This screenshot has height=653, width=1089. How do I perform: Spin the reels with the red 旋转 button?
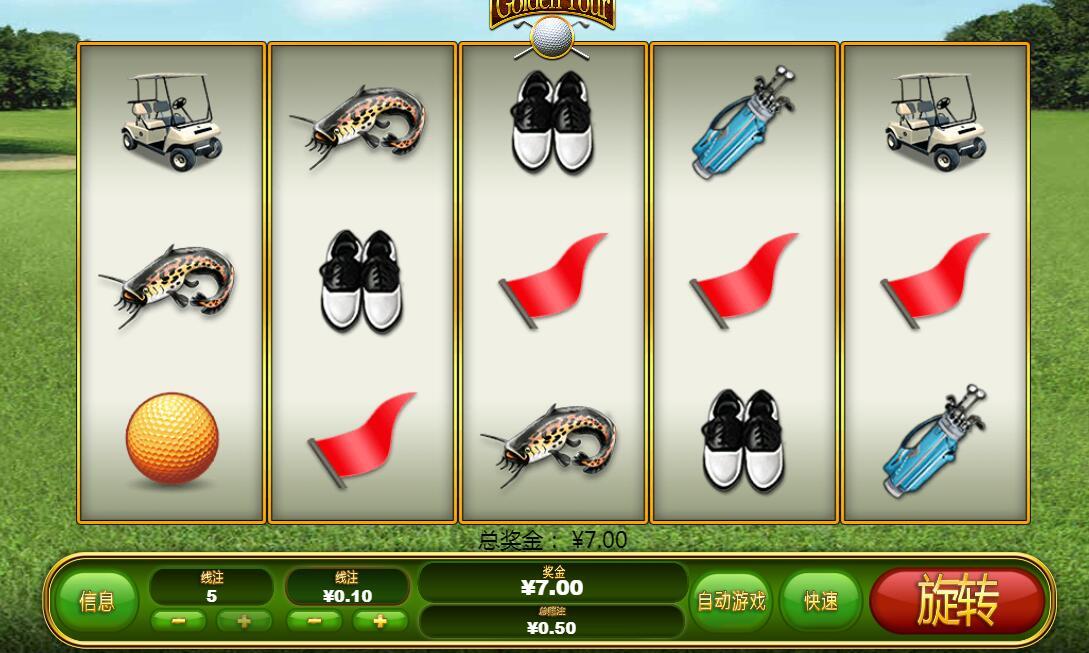point(957,601)
